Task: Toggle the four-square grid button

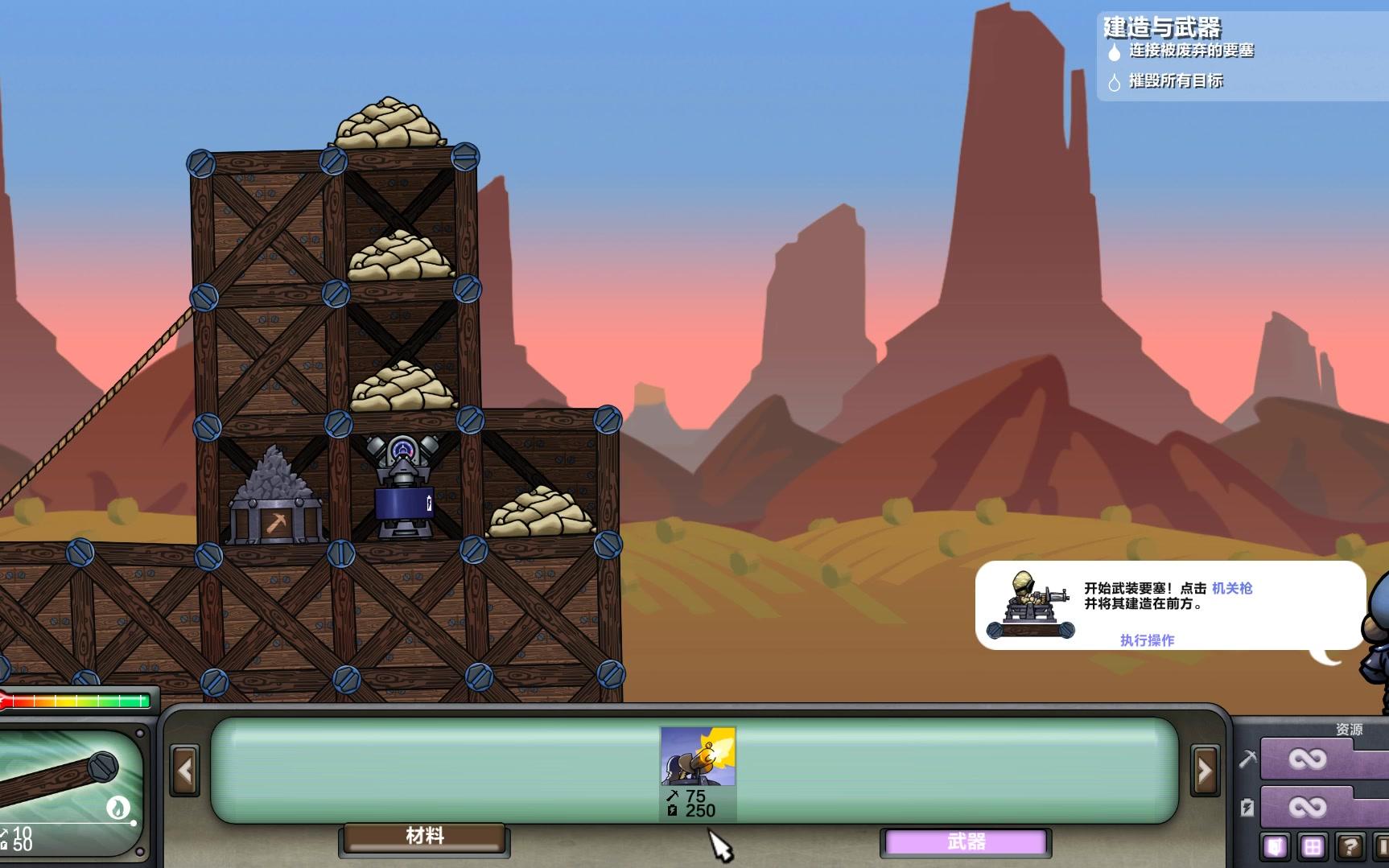Action: pos(1312,846)
